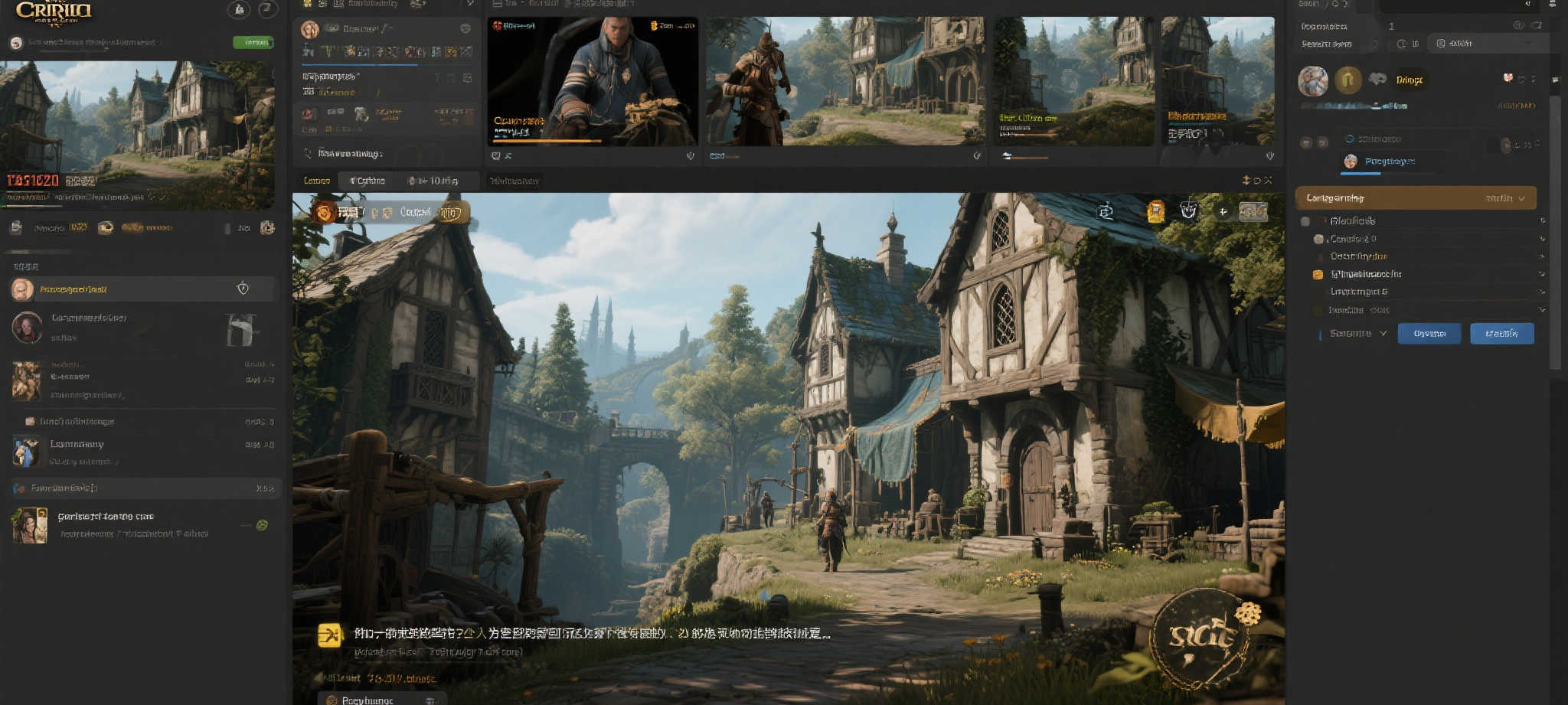Close the panel using the X above the game view
The height and width of the screenshot is (705, 1568).
[x=1268, y=181]
